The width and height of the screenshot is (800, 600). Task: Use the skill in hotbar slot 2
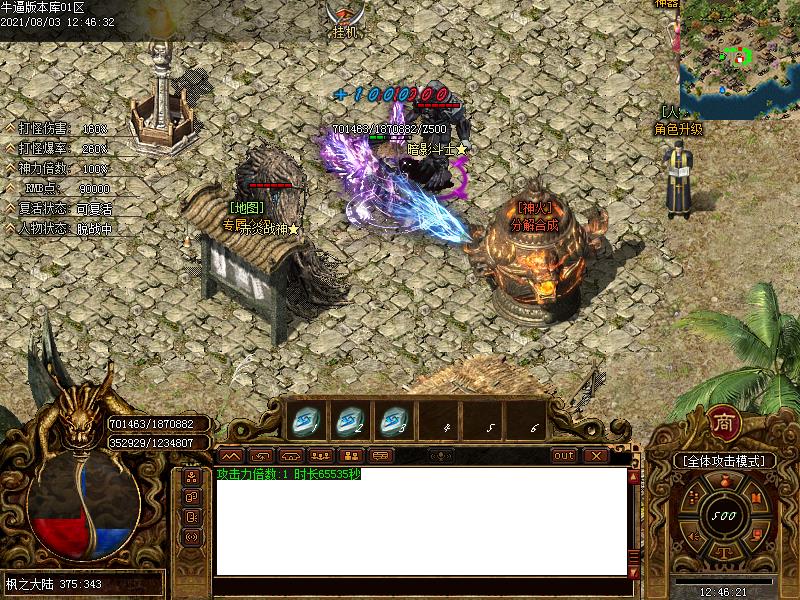(x=349, y=421)
